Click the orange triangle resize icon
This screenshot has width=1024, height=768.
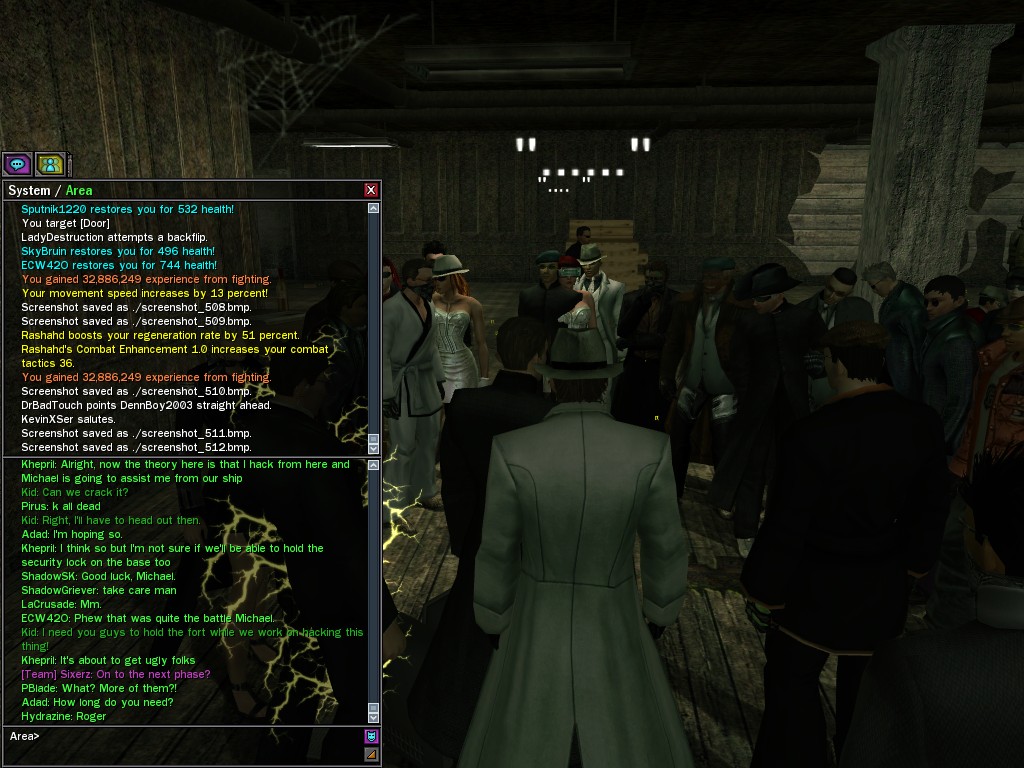pyautogui.click(x=371, y=754)
